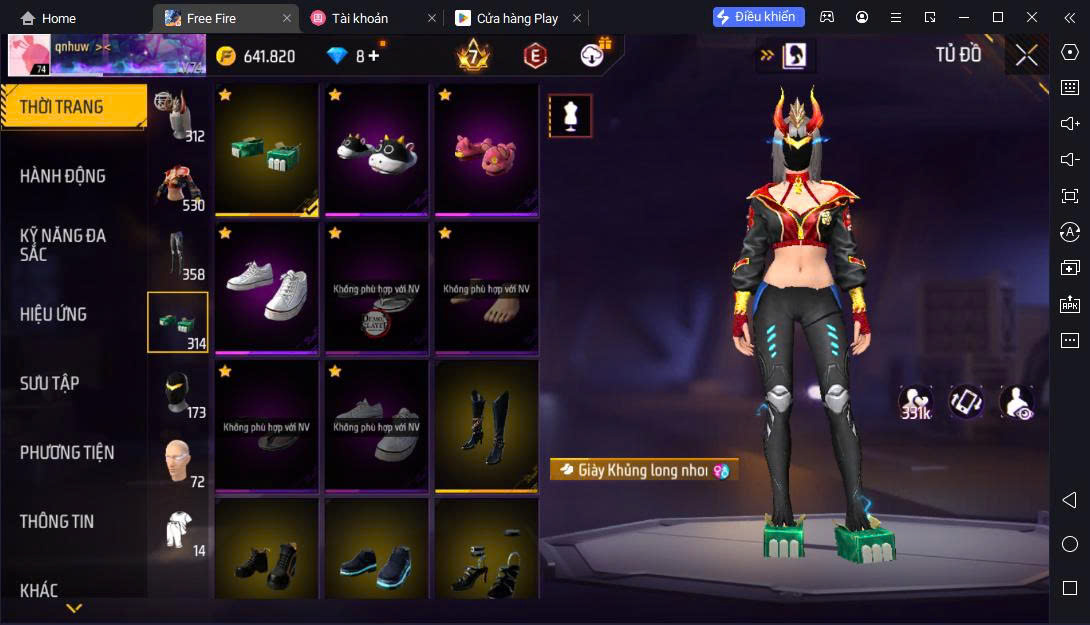Click the mannequin outfit preset icon
The image size is (1090, 625).
pyautogui.click(x=570, y=116)
